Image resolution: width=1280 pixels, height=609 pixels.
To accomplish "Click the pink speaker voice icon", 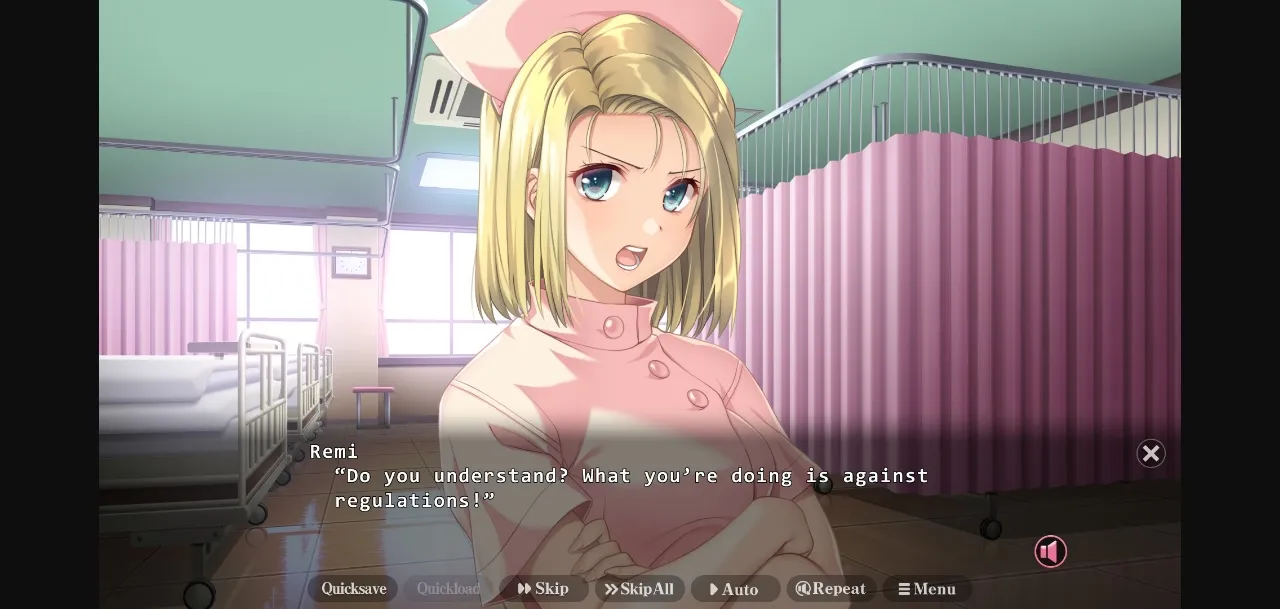I will (1050, 552).
